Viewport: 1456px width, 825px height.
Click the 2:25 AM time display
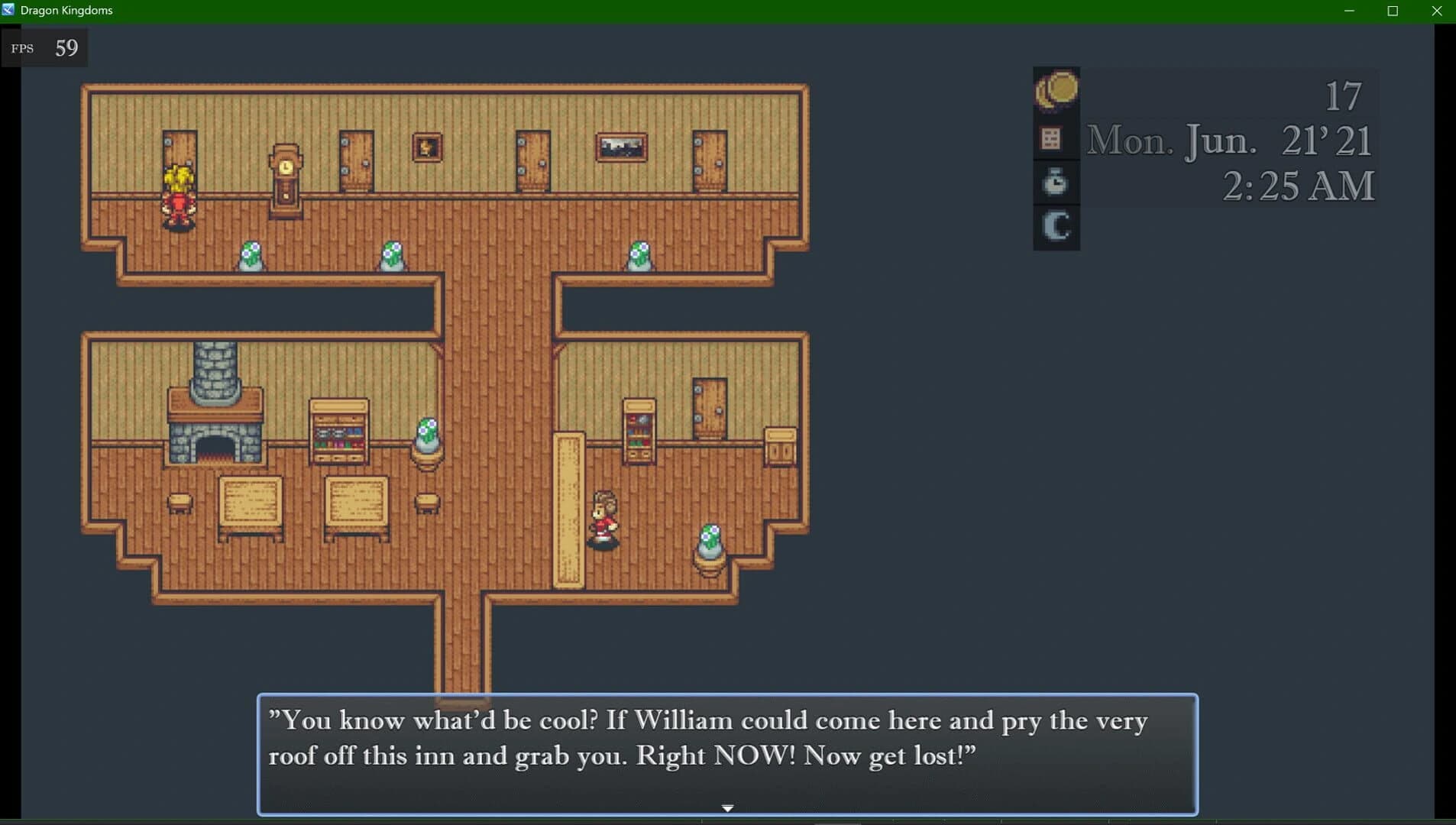[1297, 186]
